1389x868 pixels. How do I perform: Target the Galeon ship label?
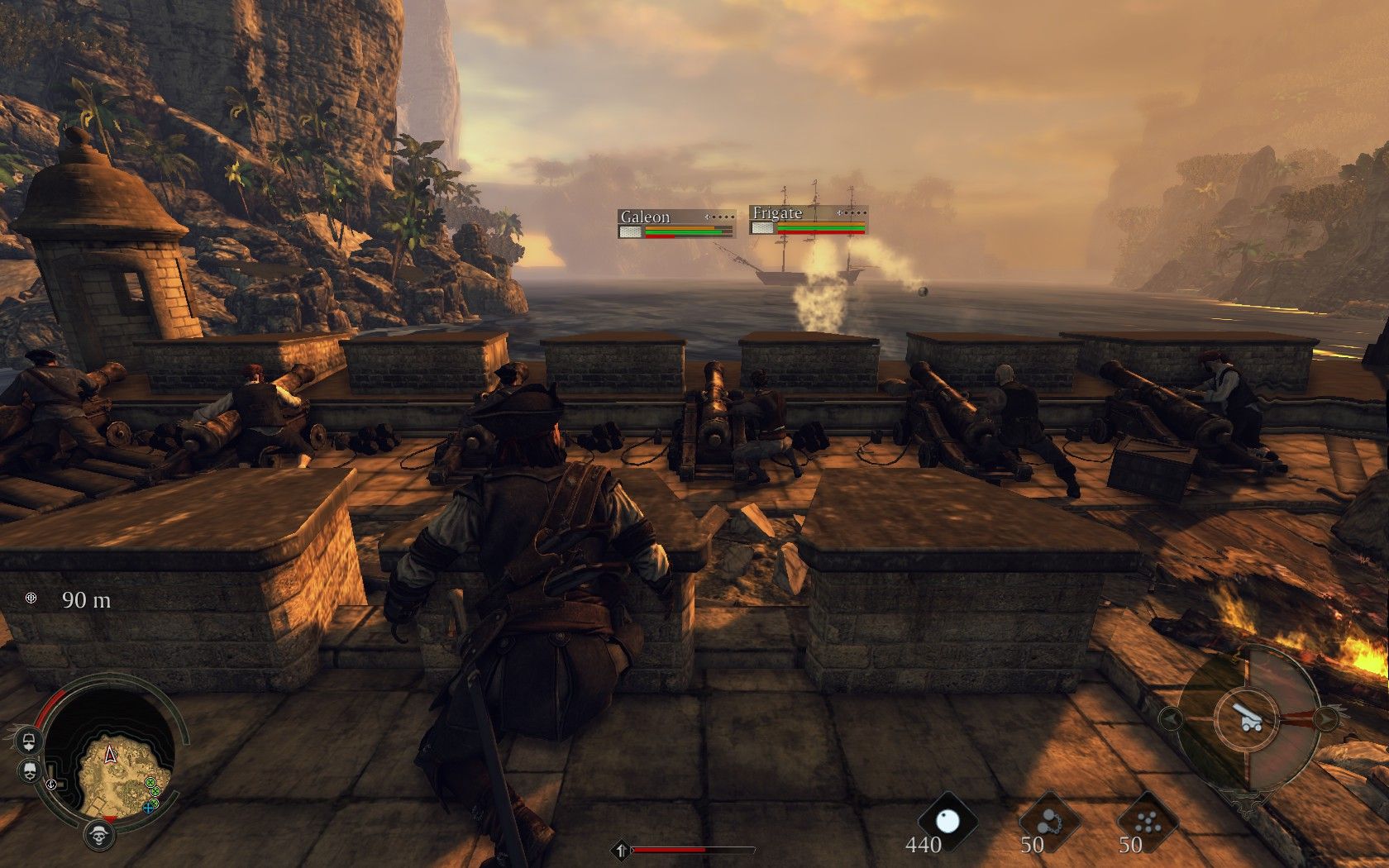(x=645, y=217)
